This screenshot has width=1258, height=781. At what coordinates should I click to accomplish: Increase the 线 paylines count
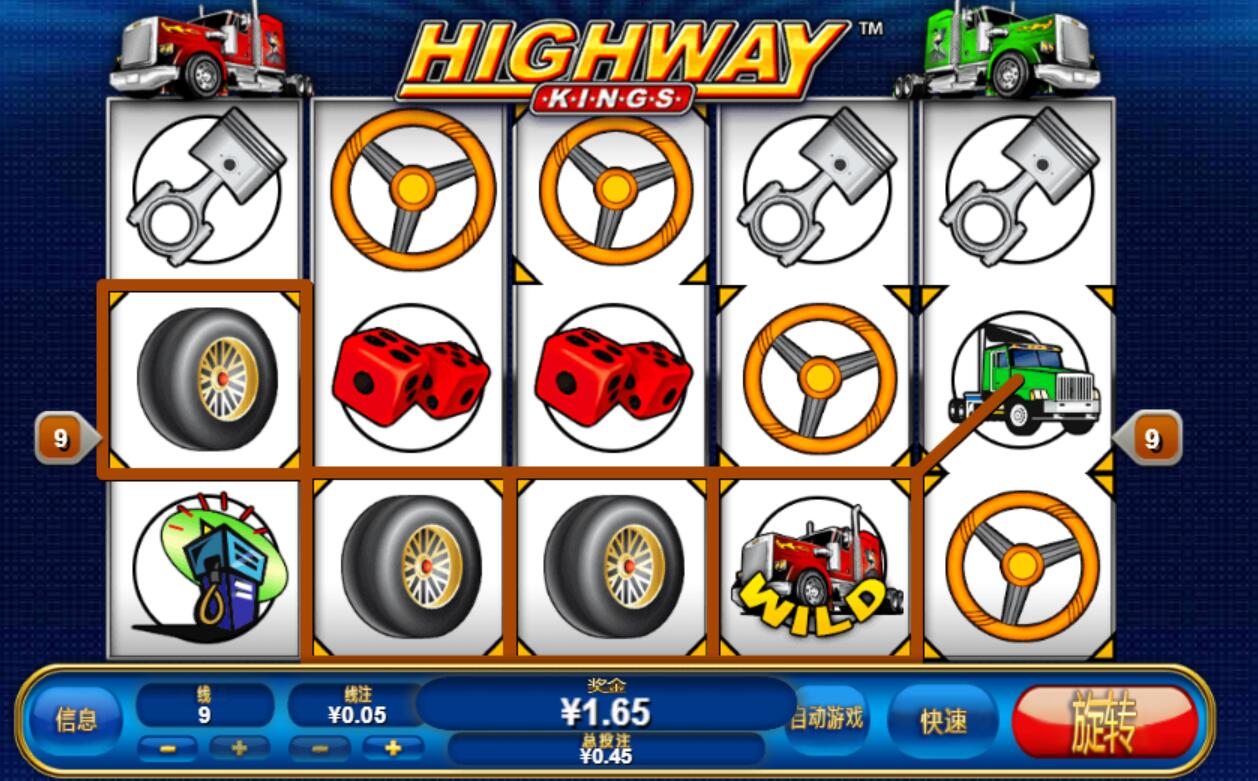[239, 747]
